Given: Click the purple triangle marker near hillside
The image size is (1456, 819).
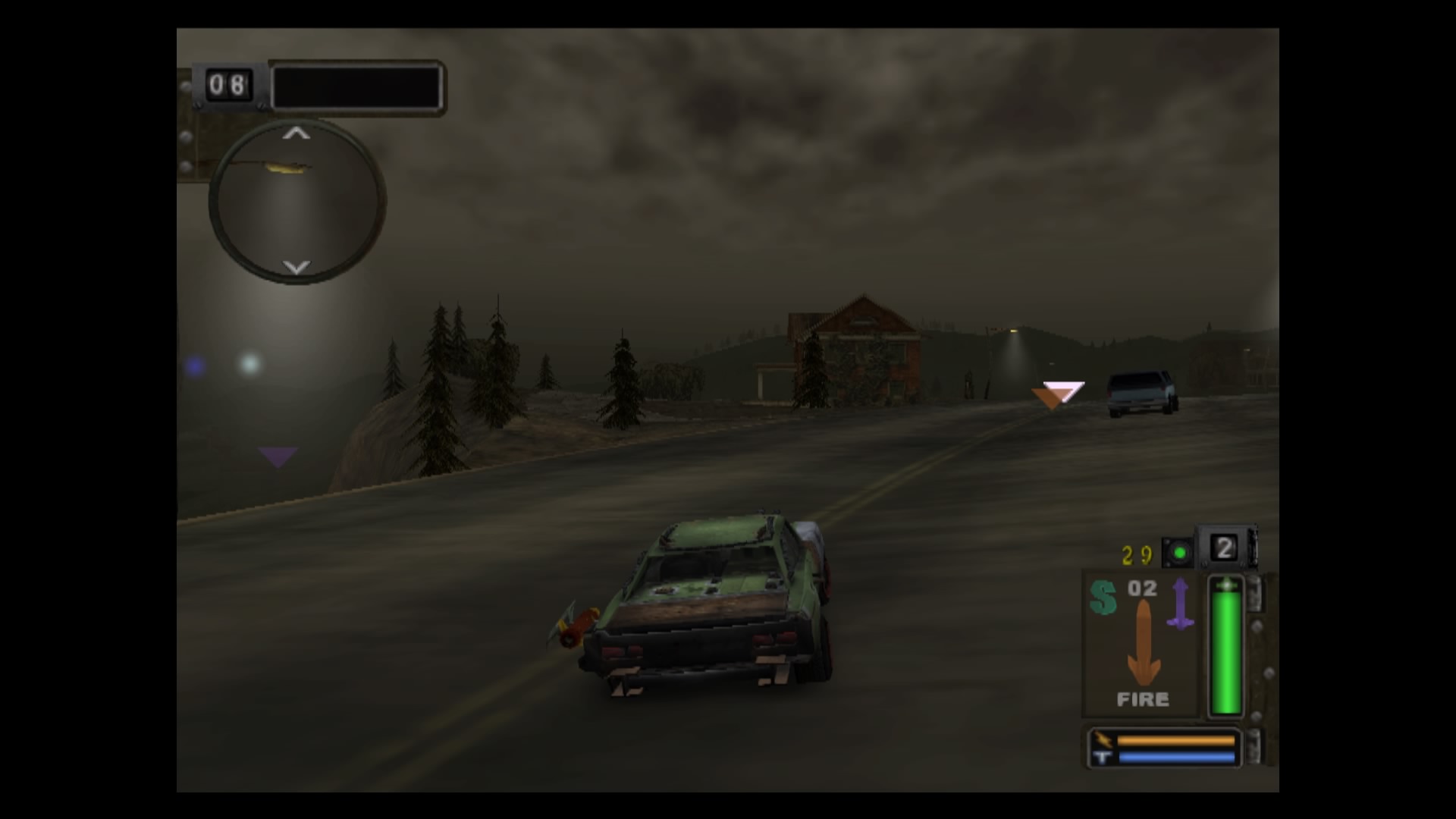Looking at the screenshot, I should click(x=277, y=456).
